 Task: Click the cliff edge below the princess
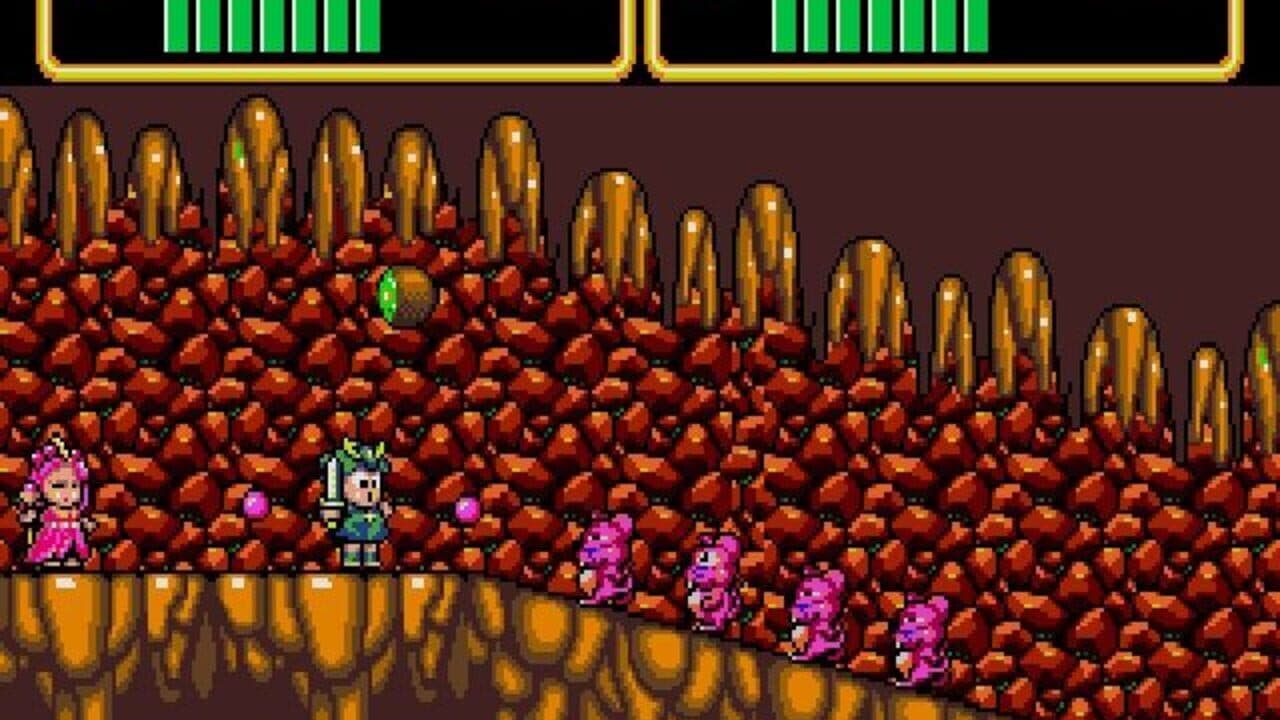tap(60, 620)
